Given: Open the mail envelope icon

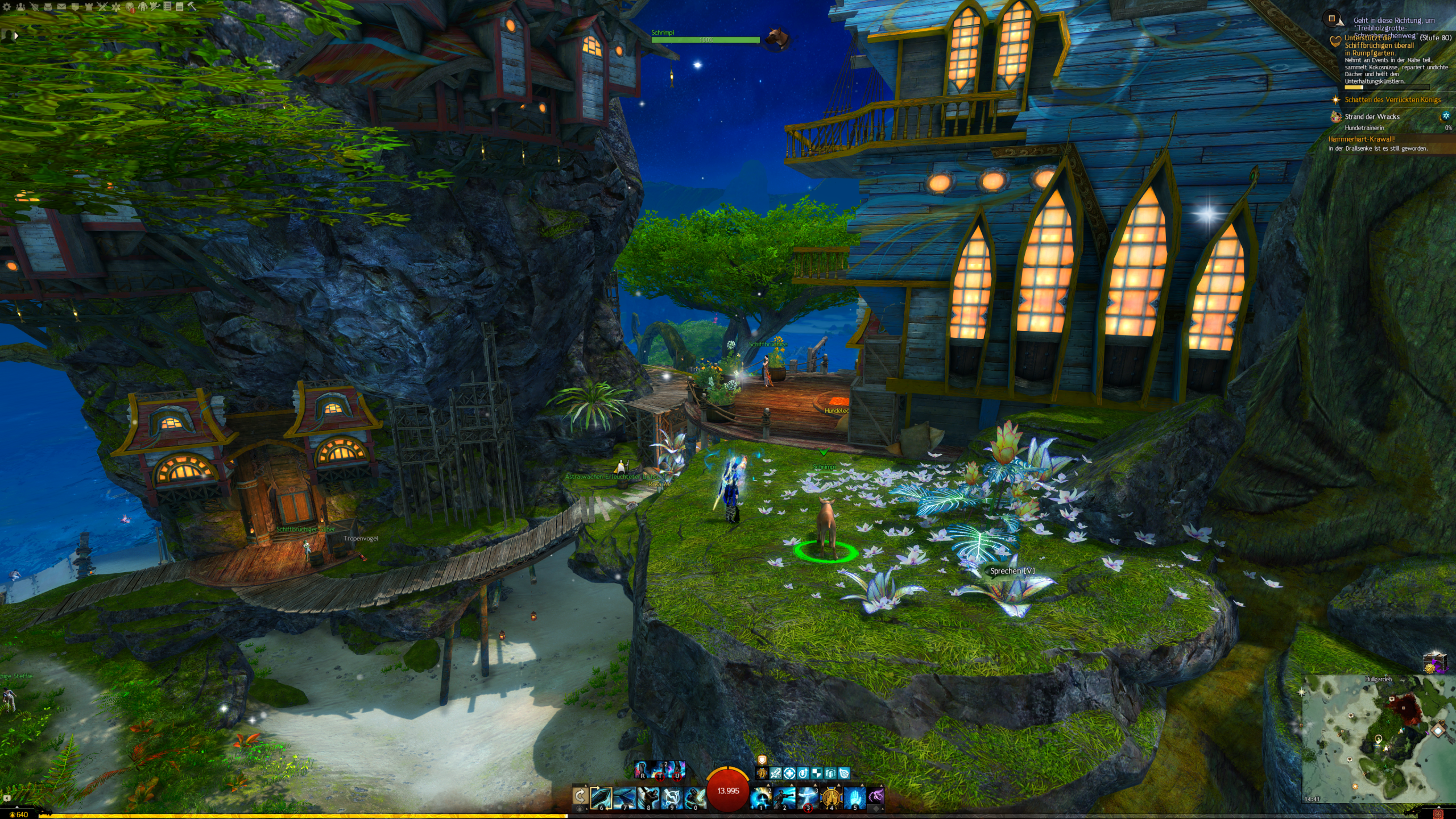Looking at the screenshot, I should pyautogui.click(x=61, y=7).
